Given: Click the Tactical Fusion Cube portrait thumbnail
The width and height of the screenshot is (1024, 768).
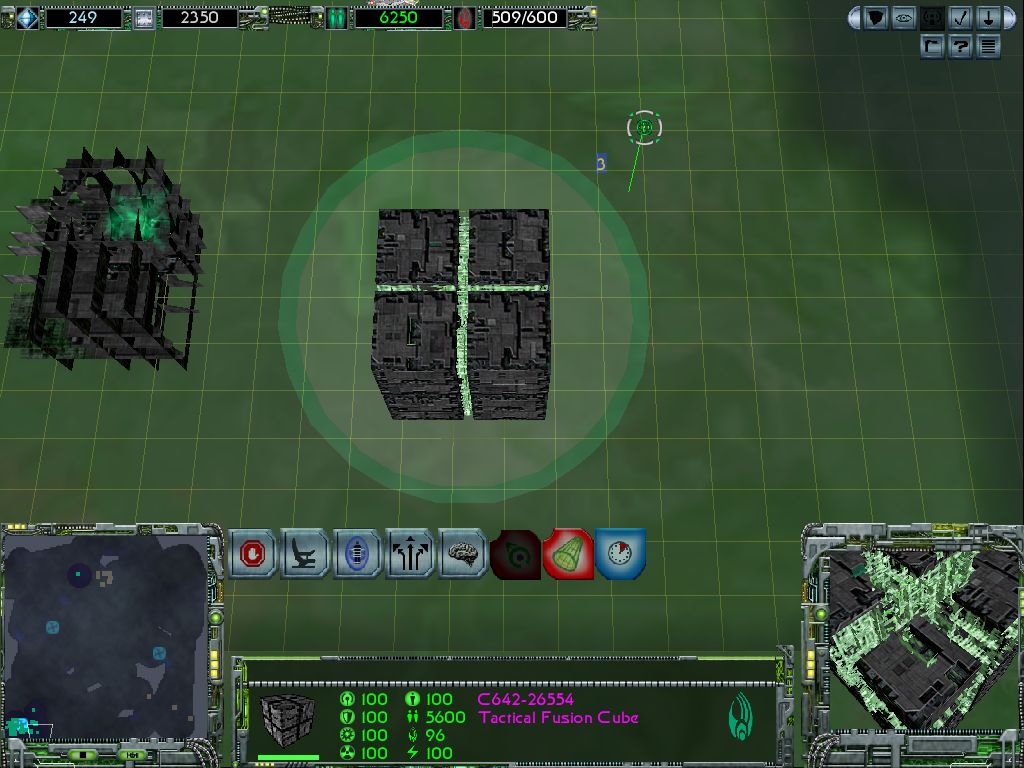Looking at the screenshot, I should pyautogui.click(x=287, y=716).
